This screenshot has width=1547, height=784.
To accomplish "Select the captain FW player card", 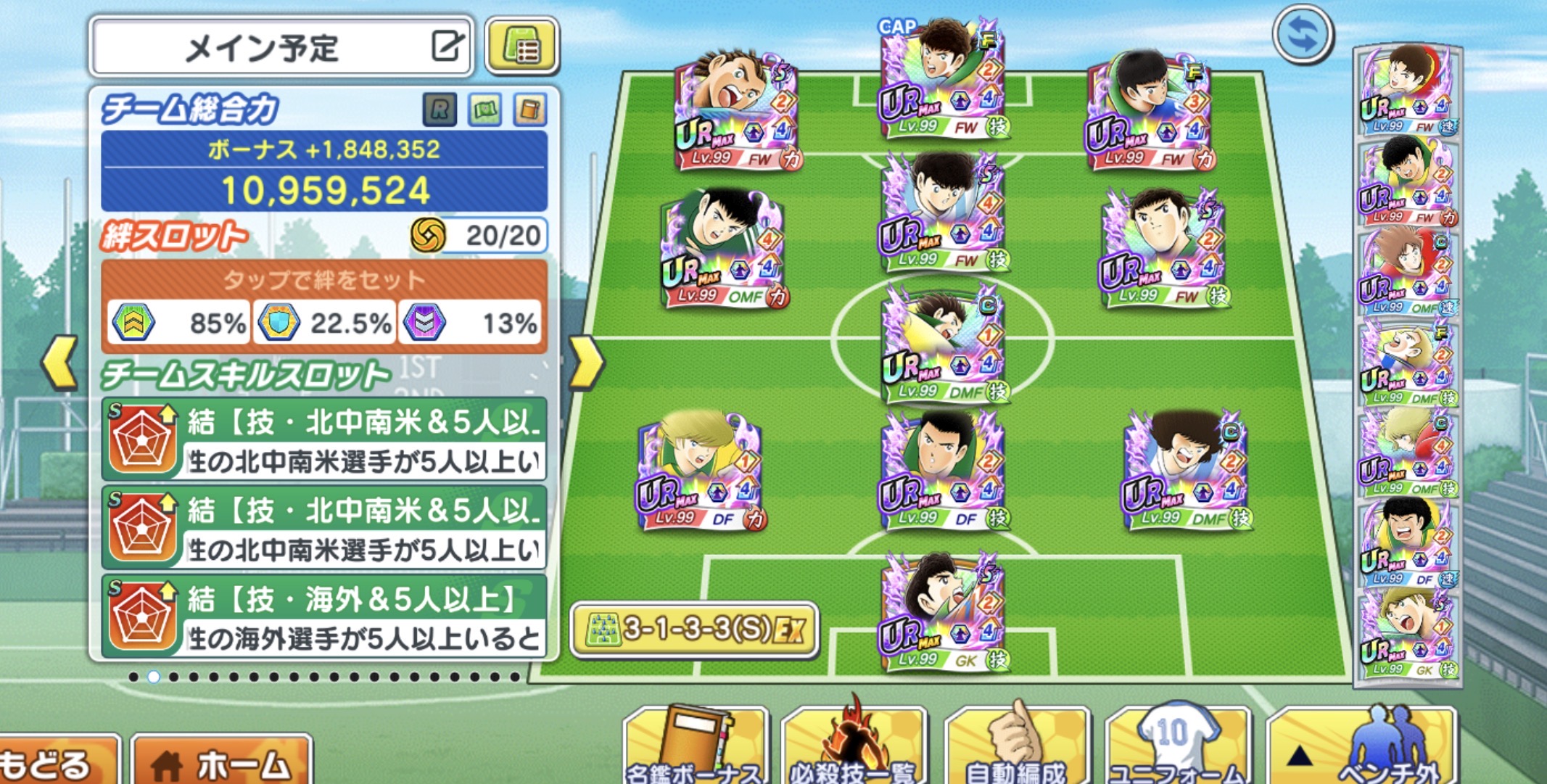I will click(x=941, y=80).
